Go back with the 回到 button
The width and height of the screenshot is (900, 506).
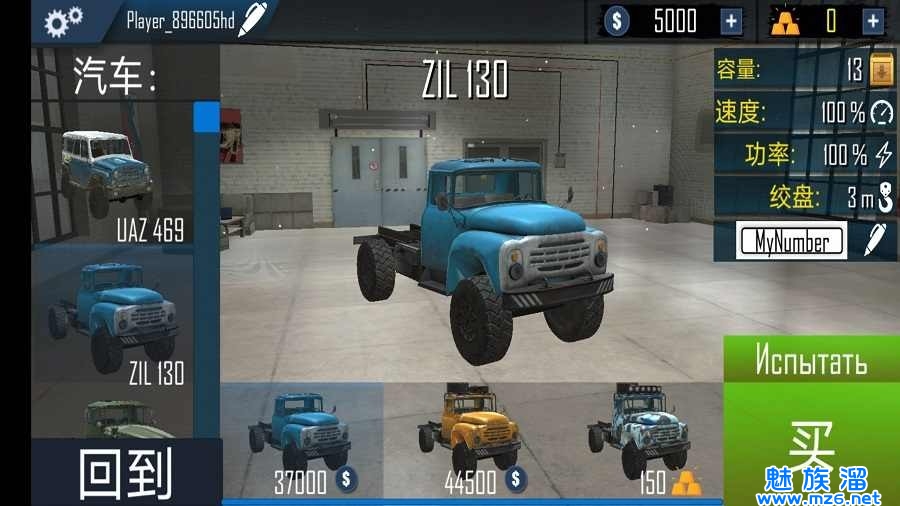(125, 472)
